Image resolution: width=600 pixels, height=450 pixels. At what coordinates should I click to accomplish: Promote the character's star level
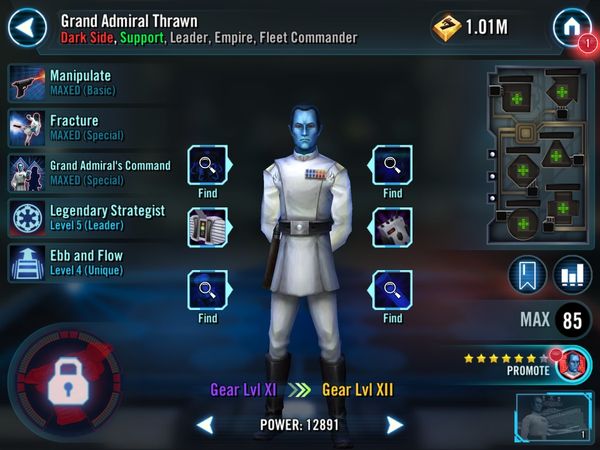point(530,363)
